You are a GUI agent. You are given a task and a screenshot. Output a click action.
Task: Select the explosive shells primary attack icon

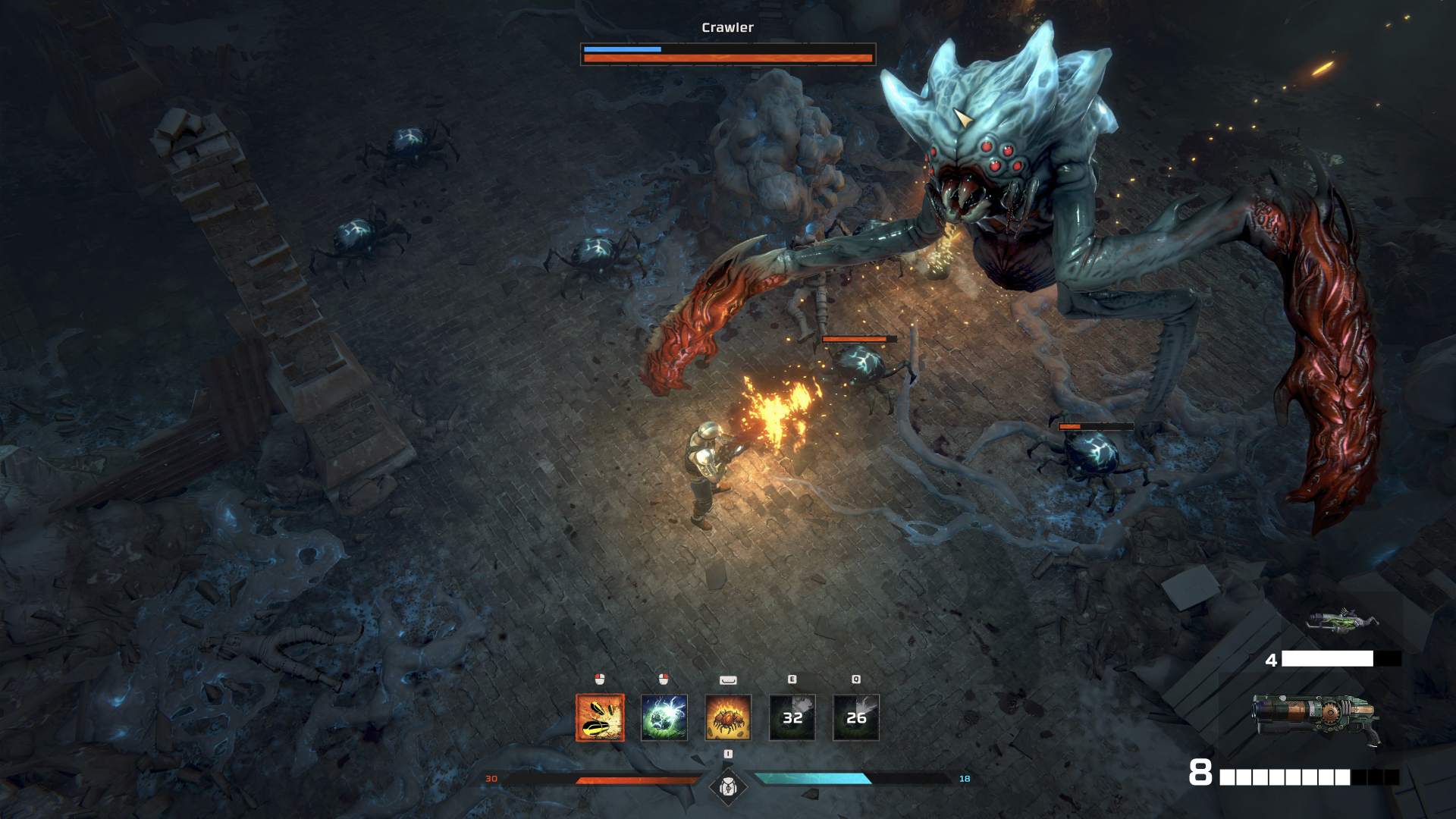[600, 717]
